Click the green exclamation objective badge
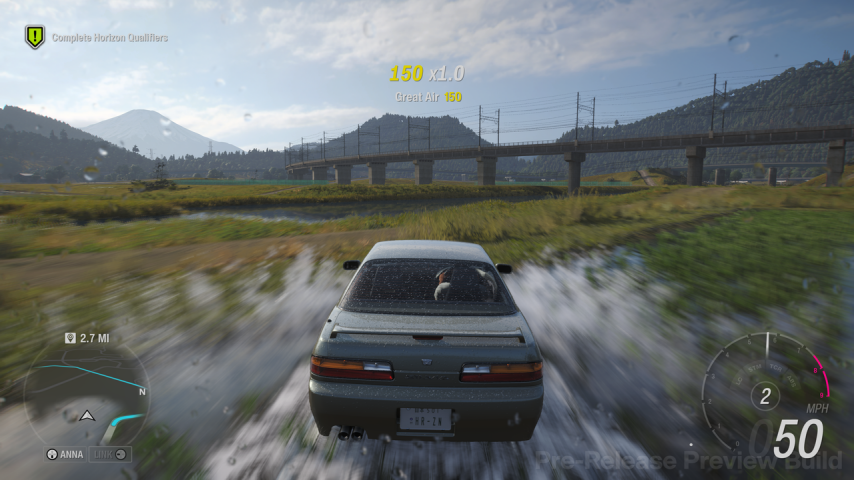Image resolution: width=854 pixels, height=480 pixels. [35, 37]
